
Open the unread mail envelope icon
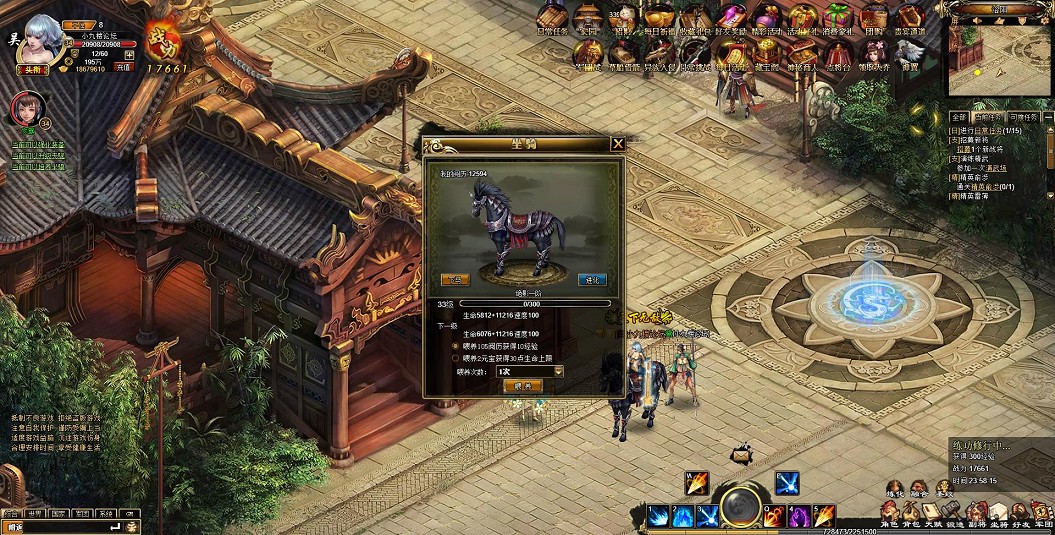tap(740, 455)
